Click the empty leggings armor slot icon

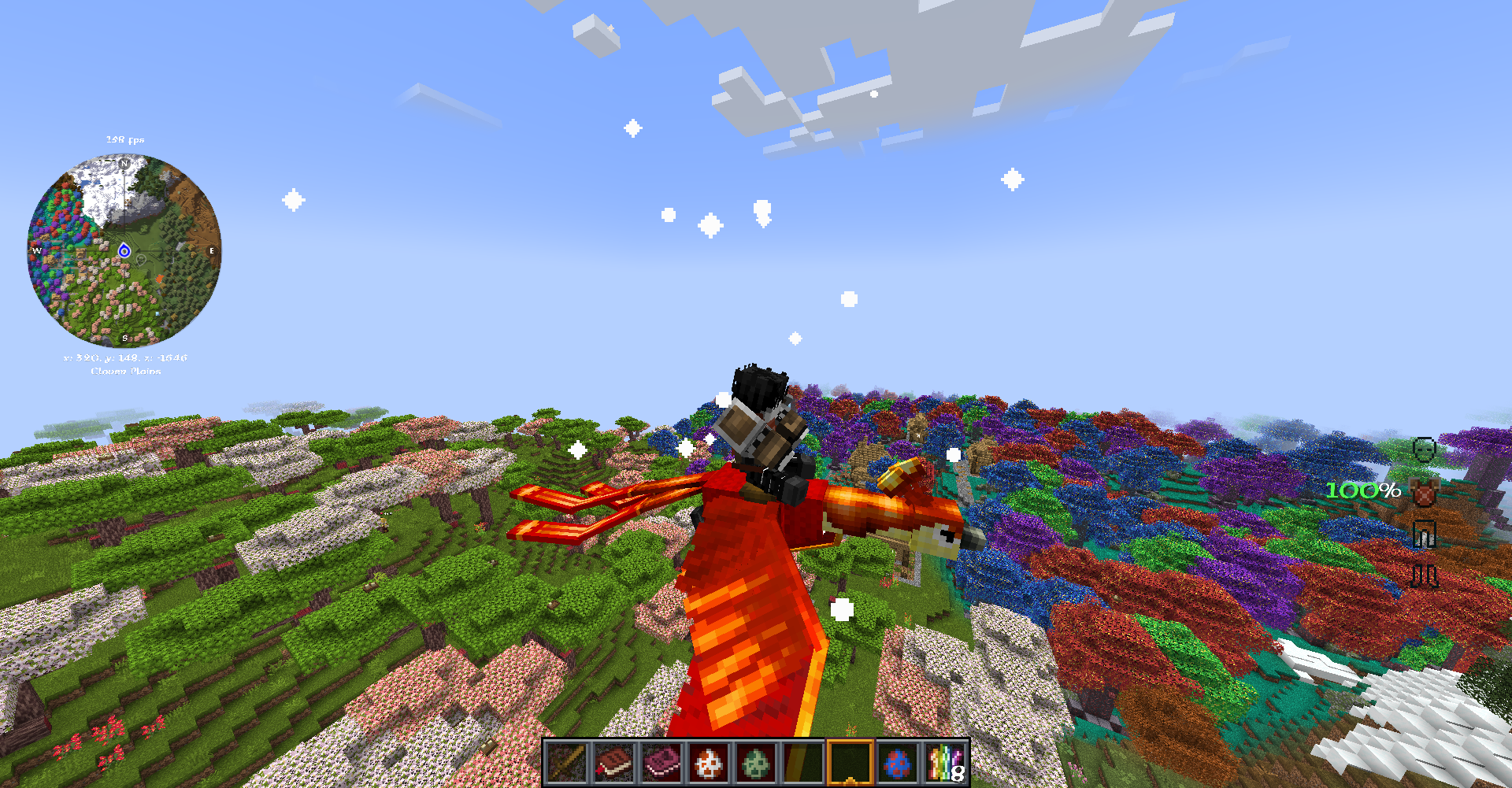[x=1424, y=535]
